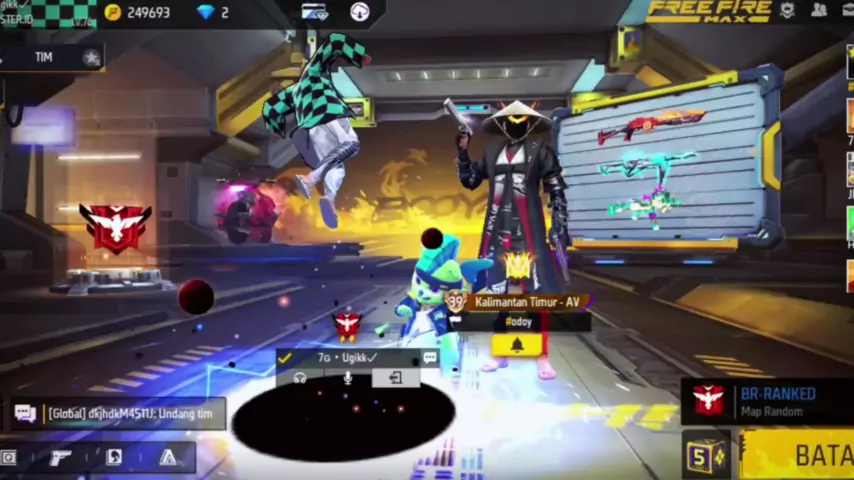Open the team chat bubble beside Ugikk
This screenshot has height=480, width=854.
(429, 357)
